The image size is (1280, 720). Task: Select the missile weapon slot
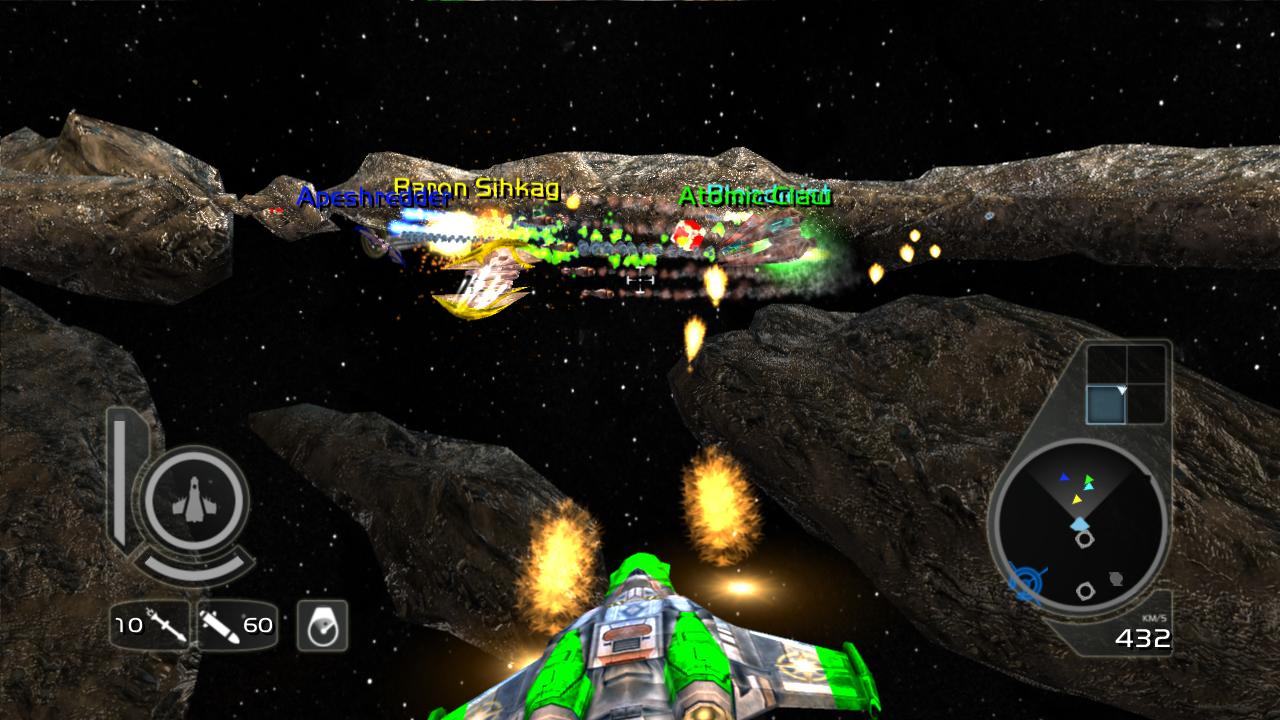point(149,626)
